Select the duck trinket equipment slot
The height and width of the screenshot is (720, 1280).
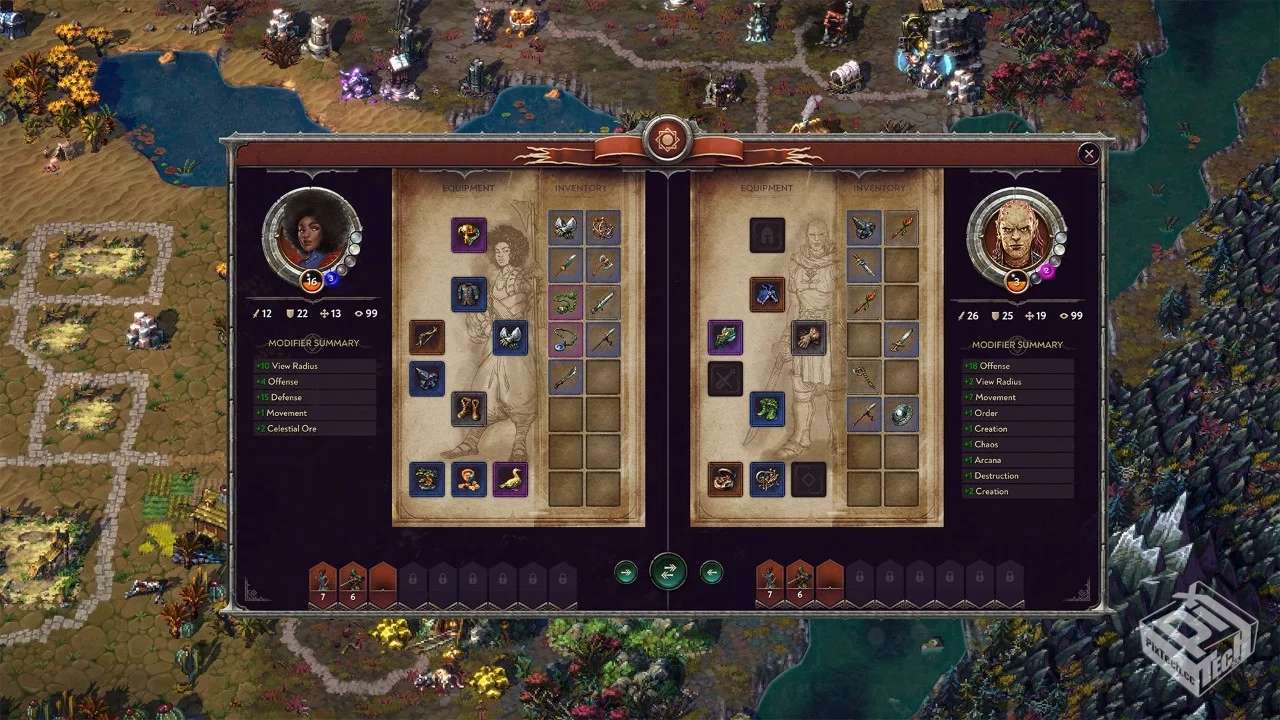(510, 479)
